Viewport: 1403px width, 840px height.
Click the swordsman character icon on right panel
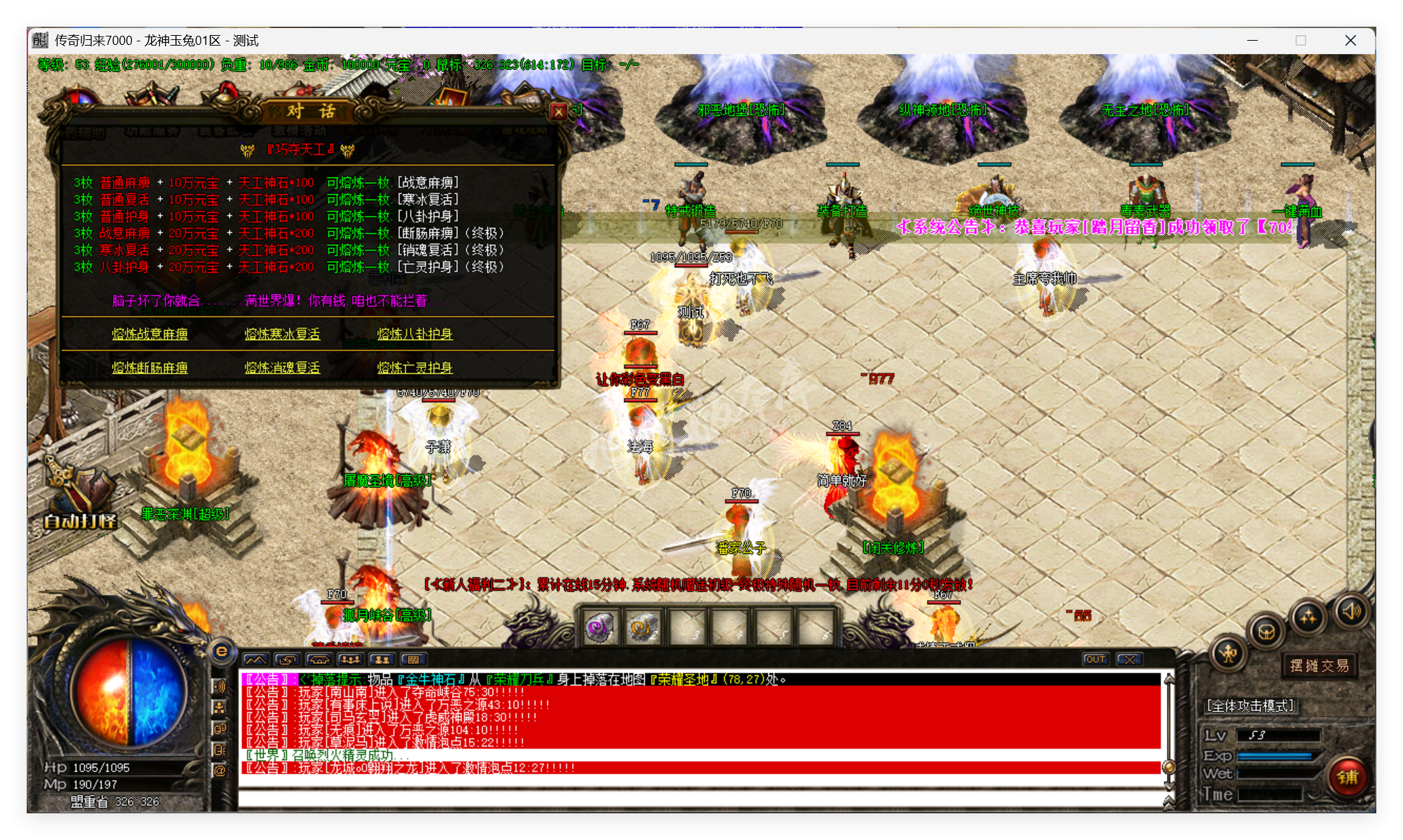click(1228, 655)
